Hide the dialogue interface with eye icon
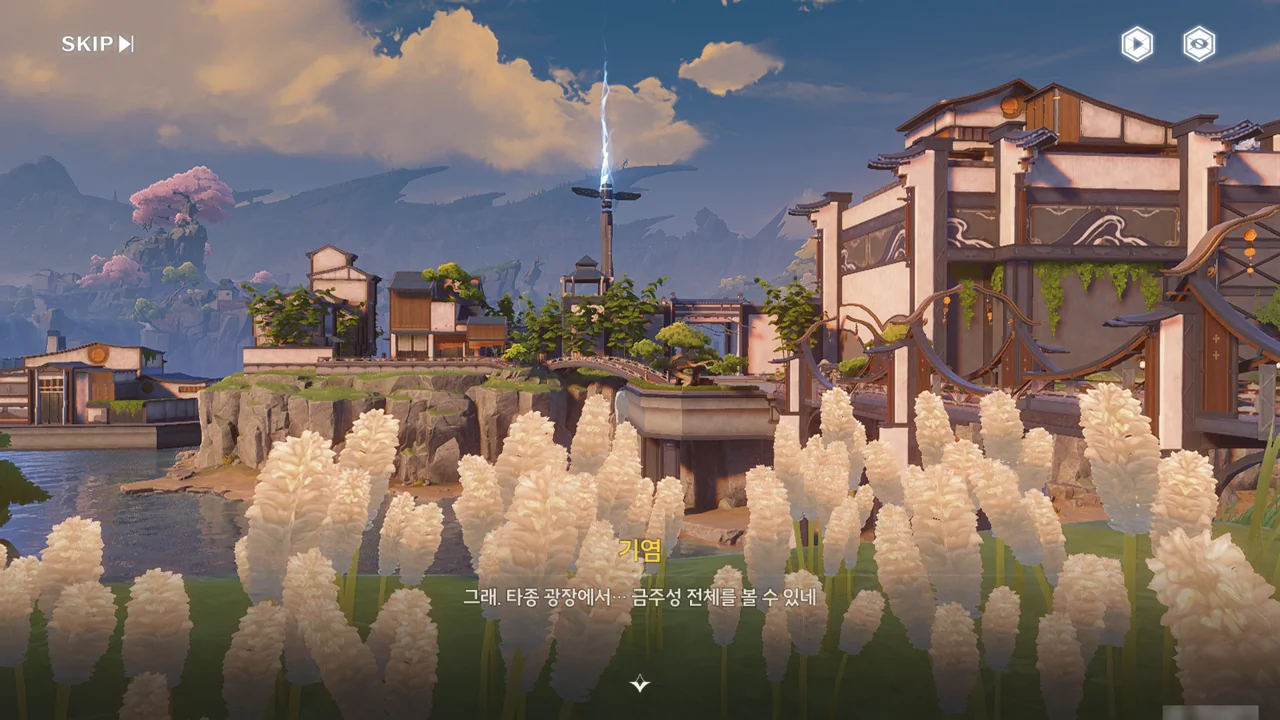Viewport: 1280px width, 720px height. click(1199, 44)
